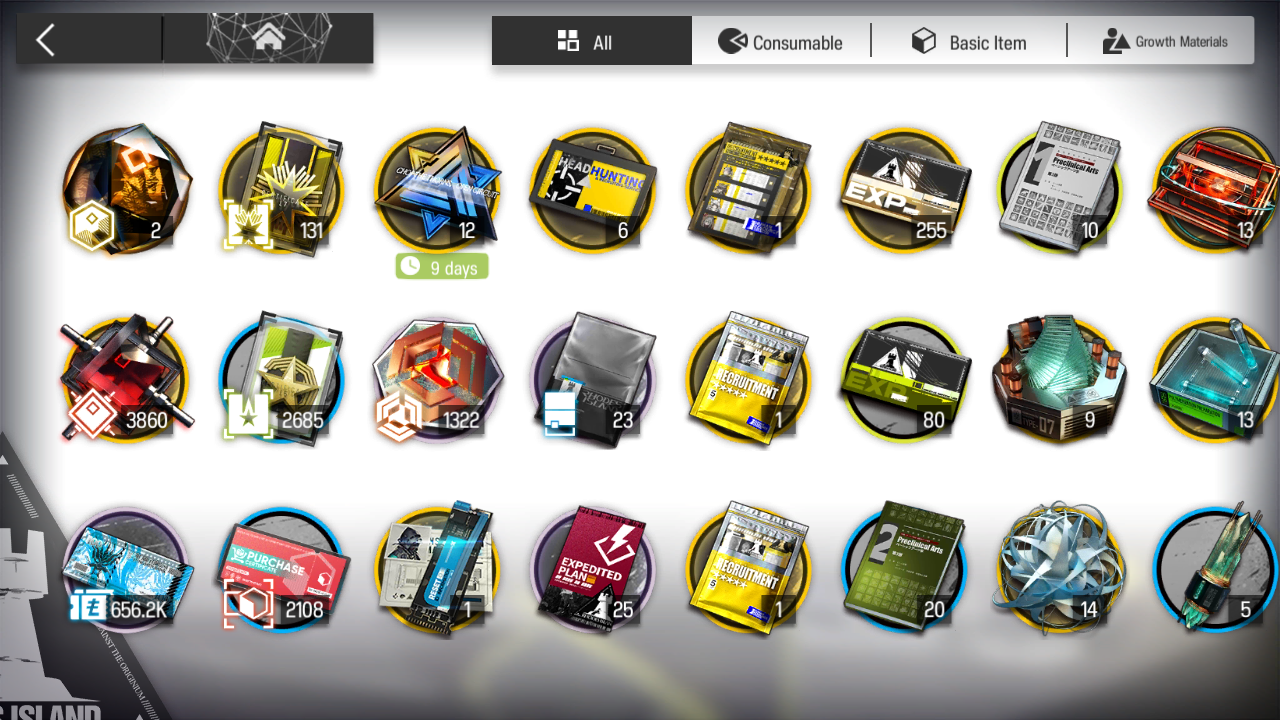Switch to the All items tab
The width and height of the screenshot is (1280, 720).
591,41
